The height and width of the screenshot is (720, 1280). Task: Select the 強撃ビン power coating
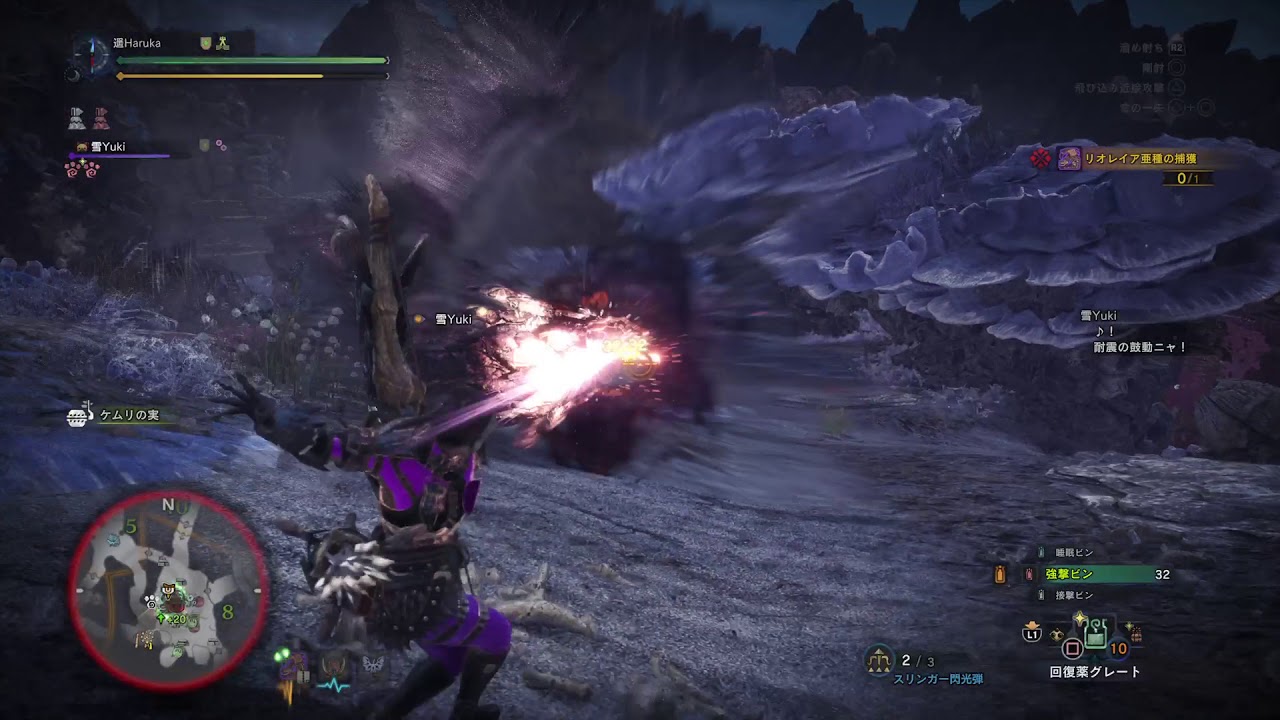coord(1069,574)
